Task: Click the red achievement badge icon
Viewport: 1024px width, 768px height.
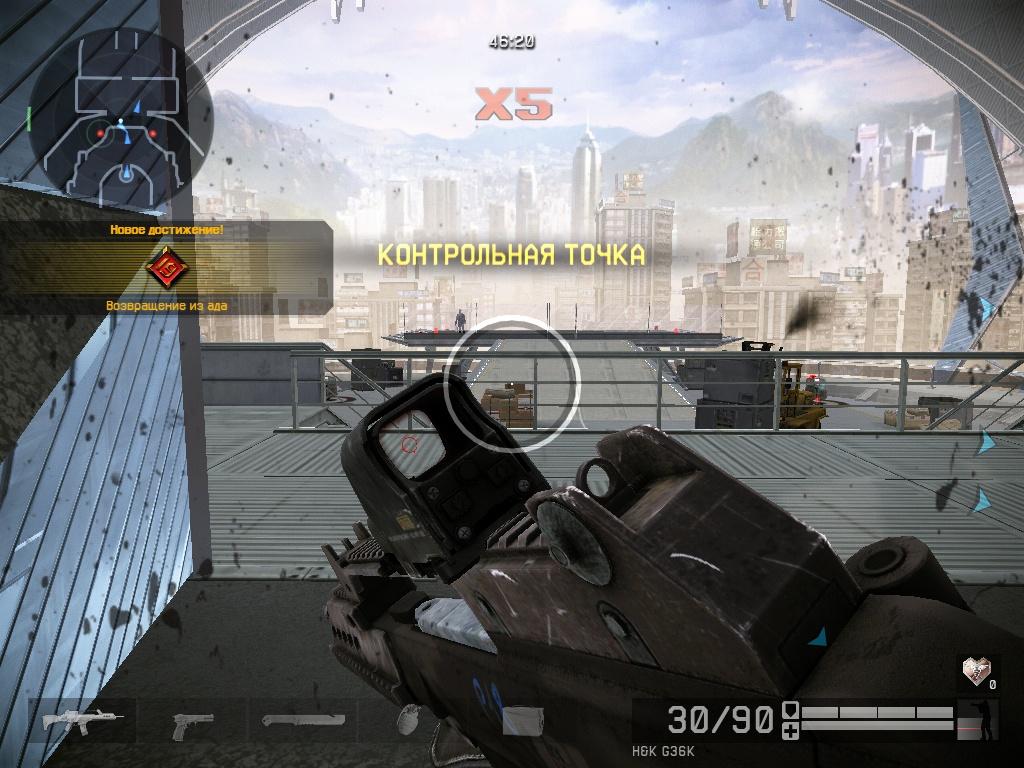Action: pos(166,267)
